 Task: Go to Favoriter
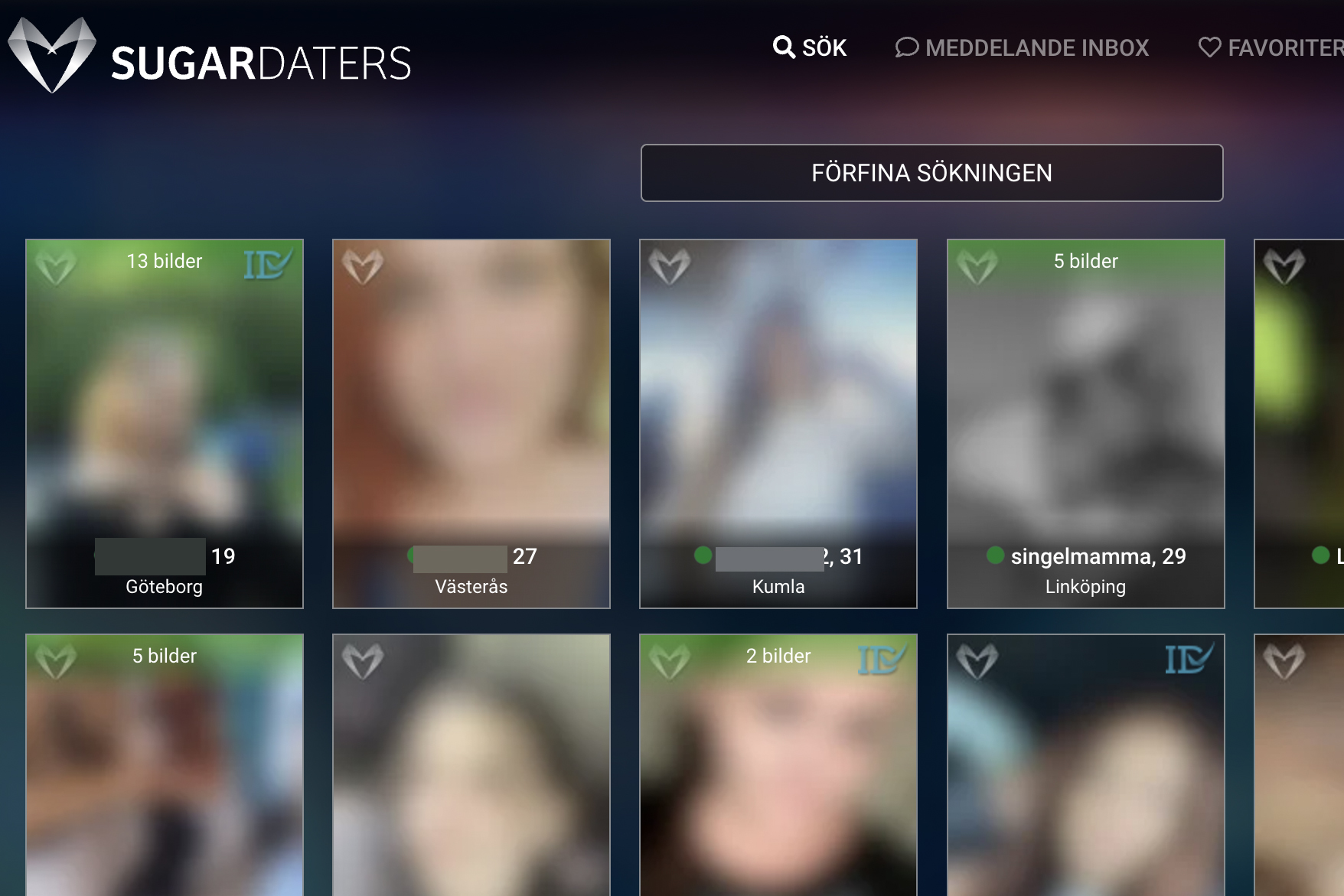1271,47
